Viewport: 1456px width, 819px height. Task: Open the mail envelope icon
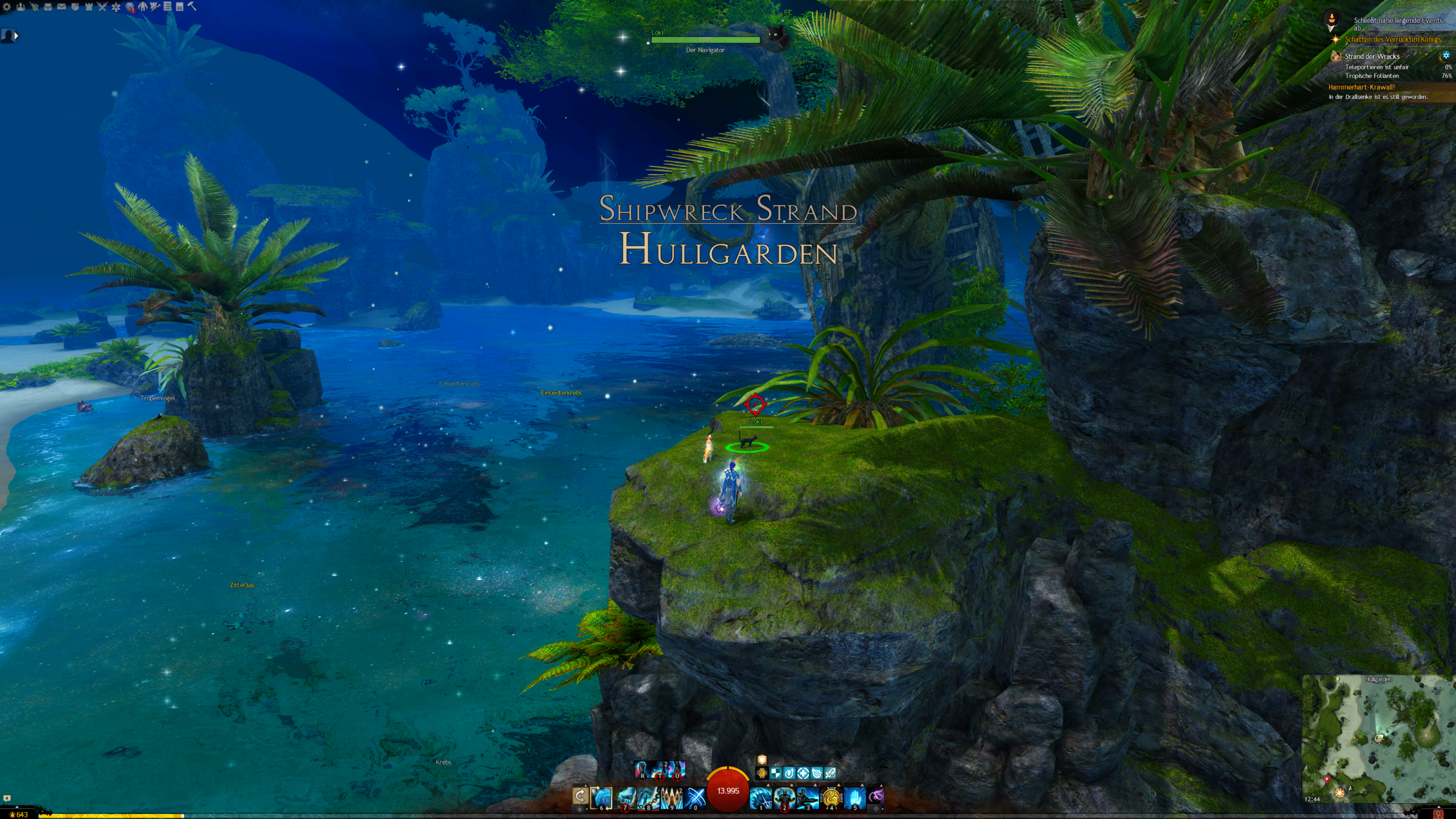point(61,7)
